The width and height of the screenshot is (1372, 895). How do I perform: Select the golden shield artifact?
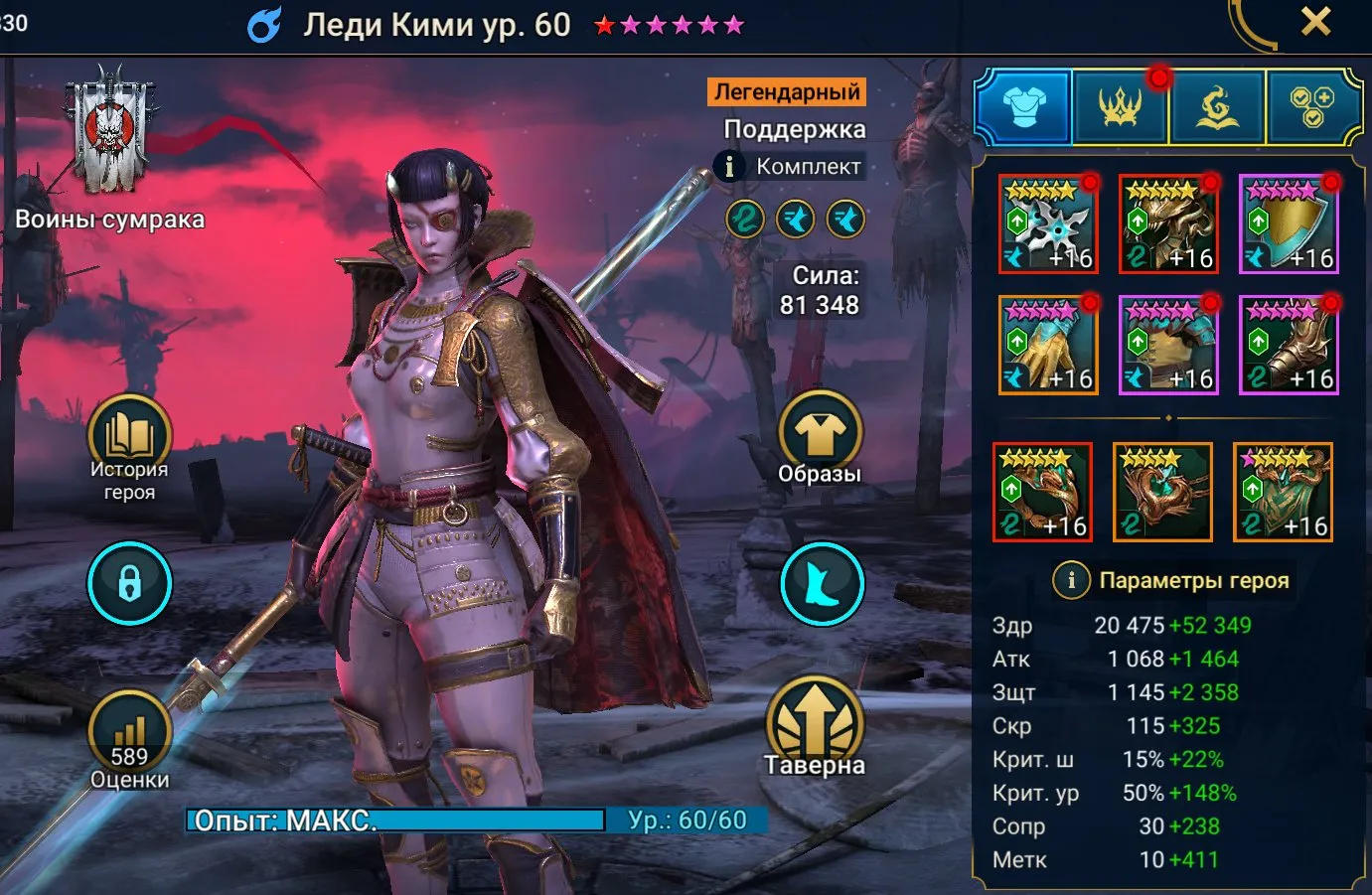click(x=1289, y=224)
